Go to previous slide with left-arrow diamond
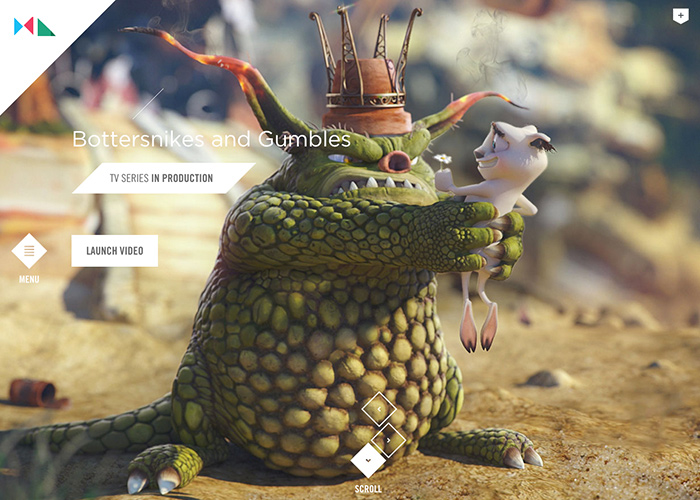Image resolution: width=700 pixels, height=500 pixels. pos(379,408)
